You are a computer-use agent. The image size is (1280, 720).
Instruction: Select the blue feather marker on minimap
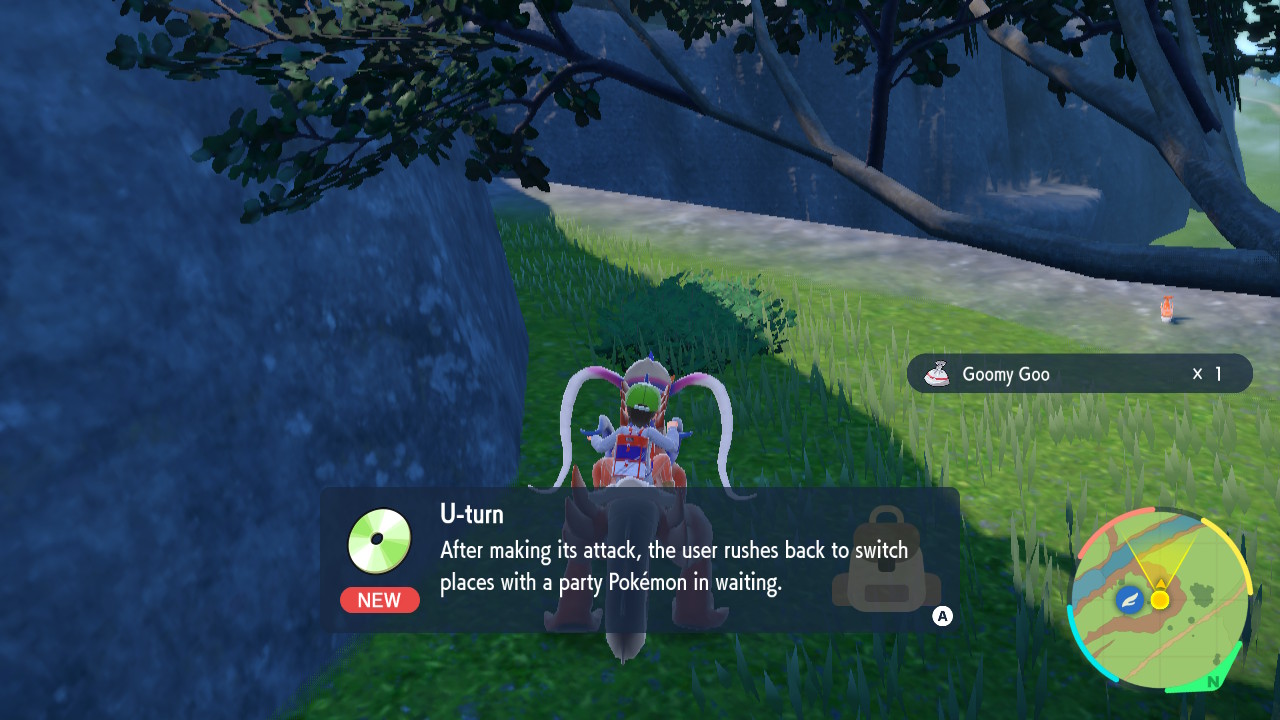coord(1130,600)
